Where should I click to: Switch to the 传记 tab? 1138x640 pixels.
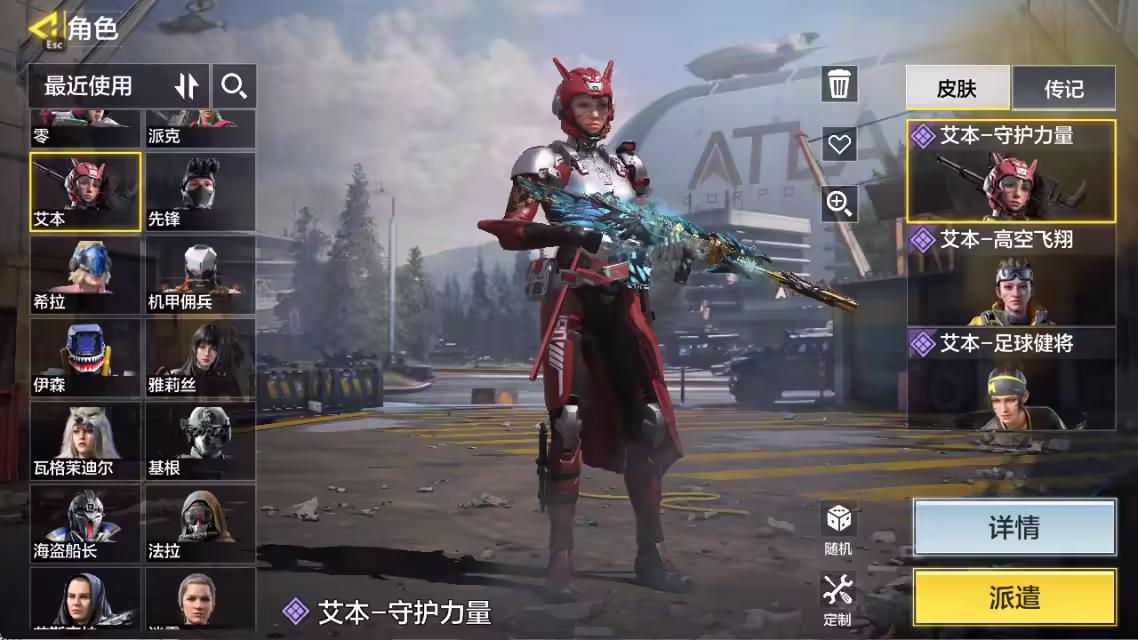pyautogui.click(x=1063, y=88)
